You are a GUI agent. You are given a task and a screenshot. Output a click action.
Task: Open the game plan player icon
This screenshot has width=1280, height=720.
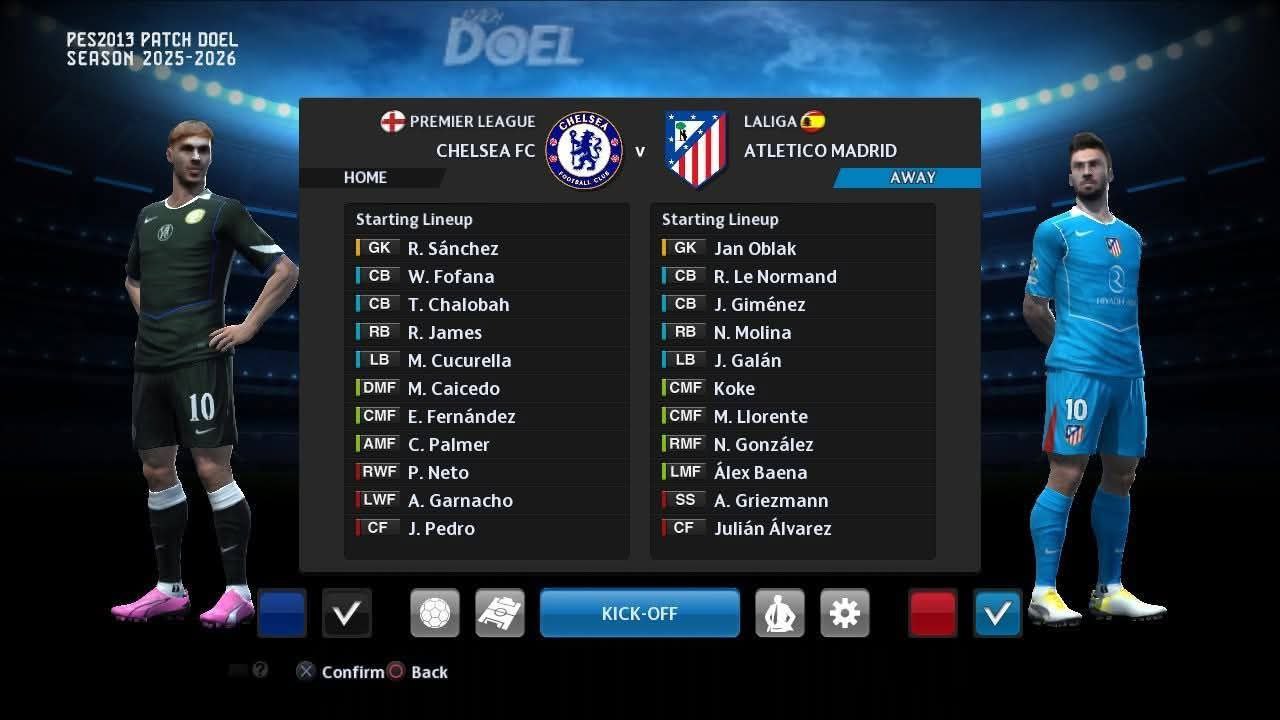point(780,613)
